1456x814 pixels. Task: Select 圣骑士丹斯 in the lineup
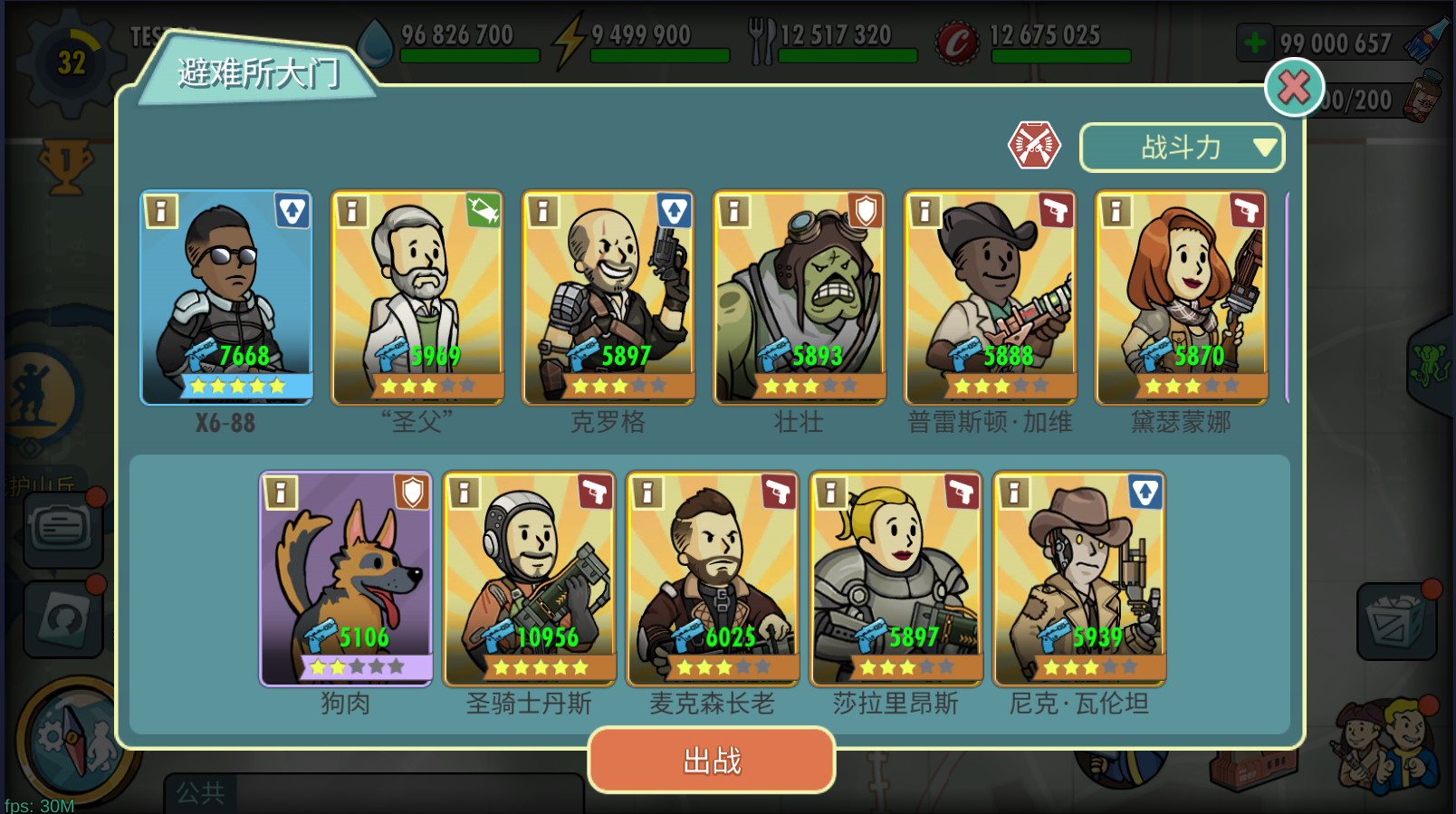tap(530, 578)
